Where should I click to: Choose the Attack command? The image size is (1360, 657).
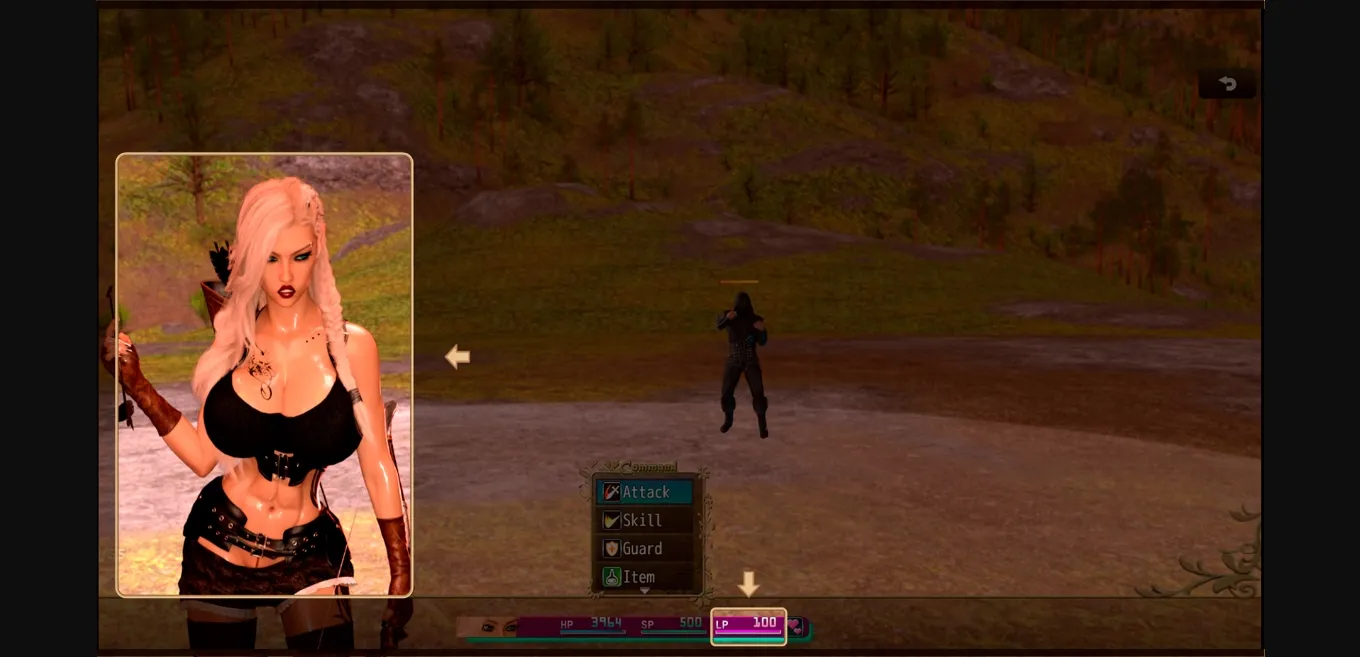[645, 492]
